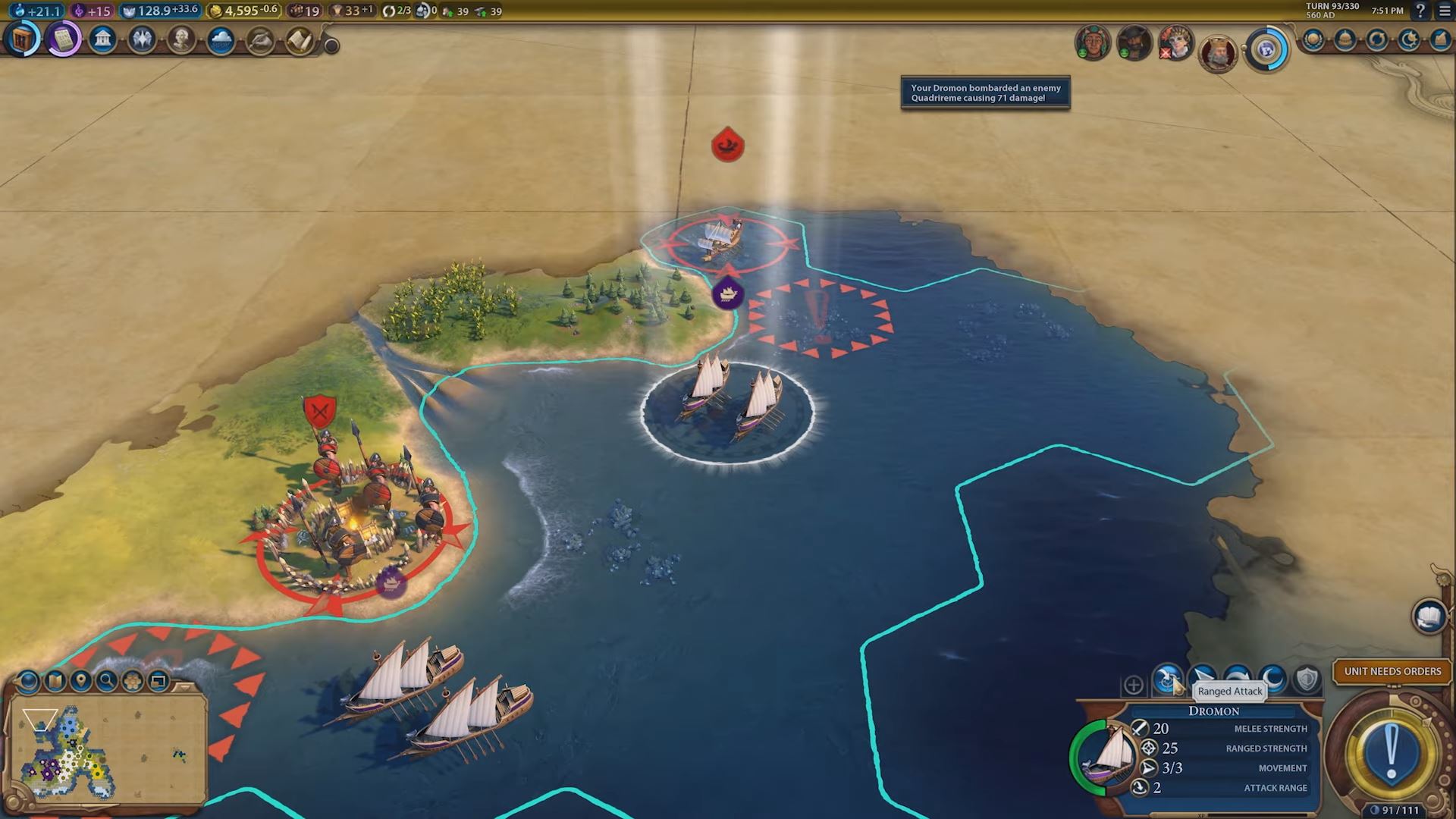This screenshot has height=819, width=1456.
Task: Click the Unit Needs Orders button
Action: point(1392,671)
